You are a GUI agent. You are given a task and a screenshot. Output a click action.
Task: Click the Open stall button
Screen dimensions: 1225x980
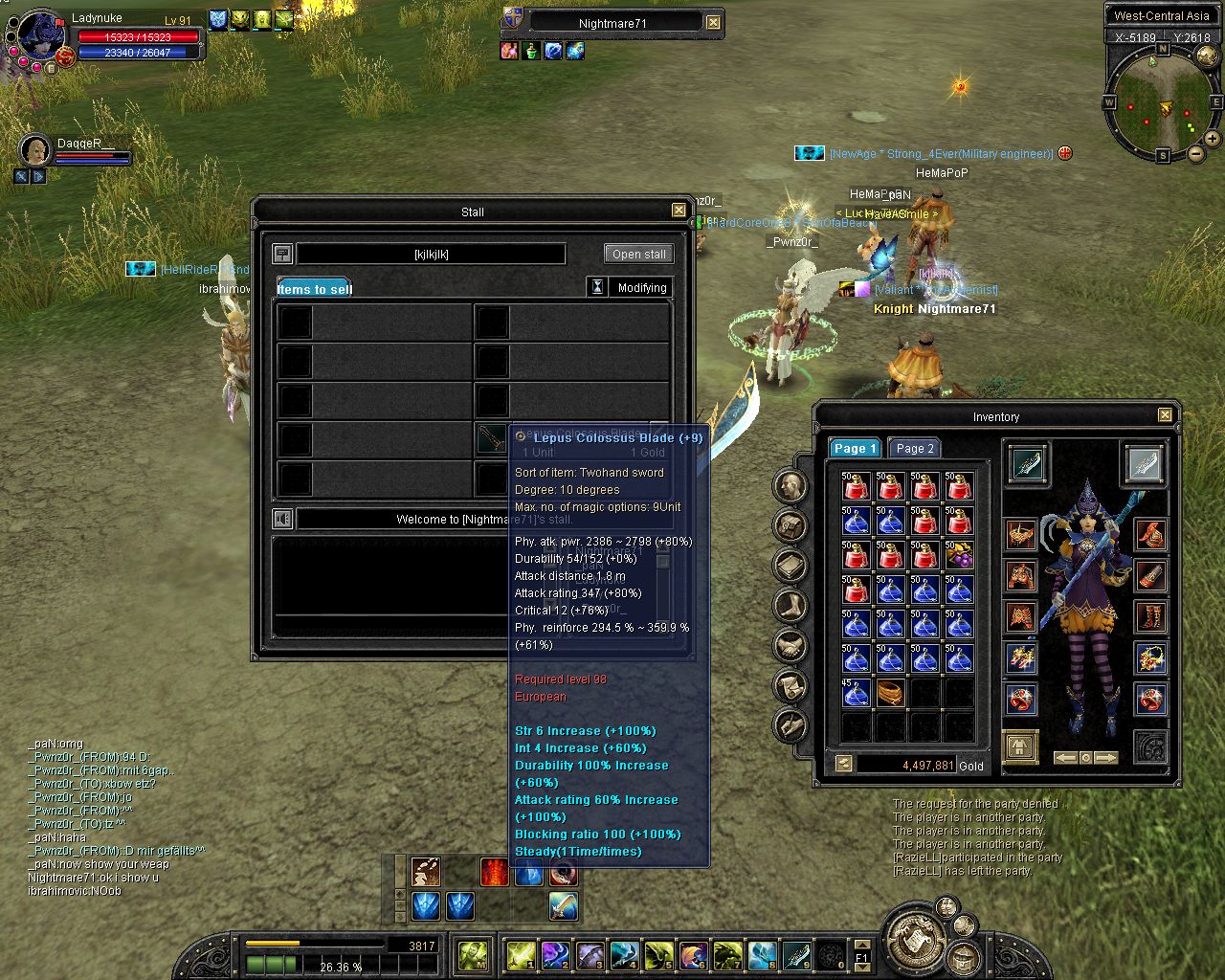coord(639,254)
